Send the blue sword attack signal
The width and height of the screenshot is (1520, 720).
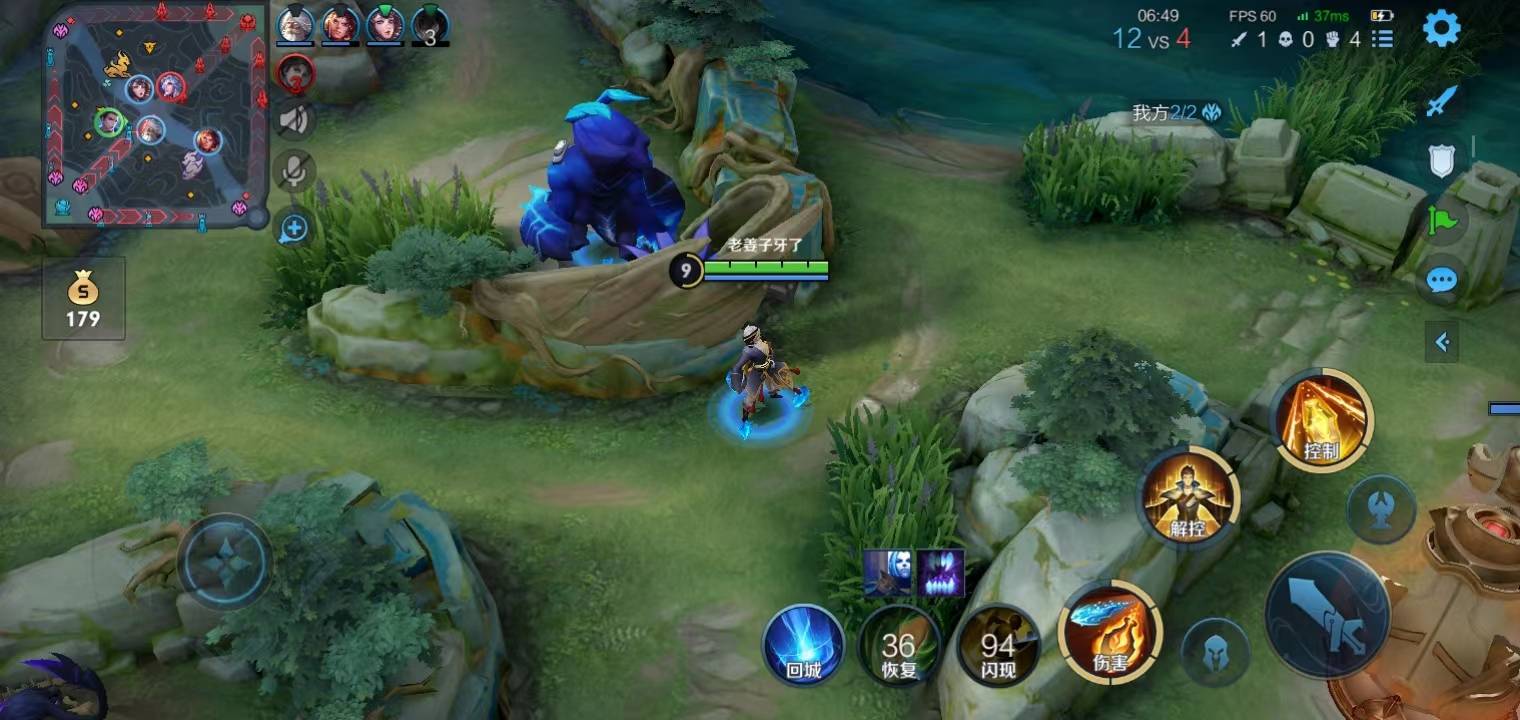click(x=1441, y=101)
